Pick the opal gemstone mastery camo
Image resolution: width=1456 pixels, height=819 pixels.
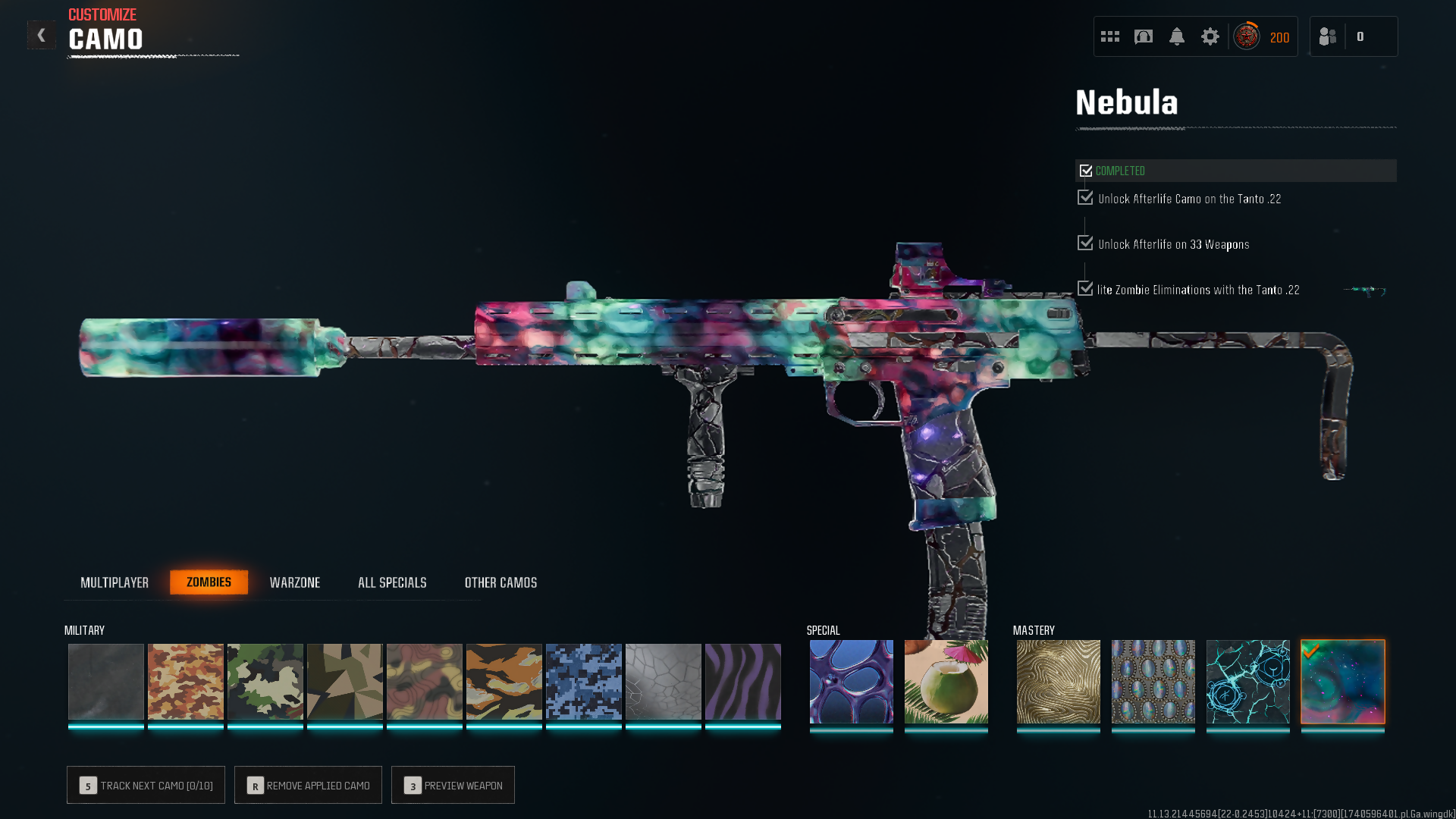click(1153, 681)
